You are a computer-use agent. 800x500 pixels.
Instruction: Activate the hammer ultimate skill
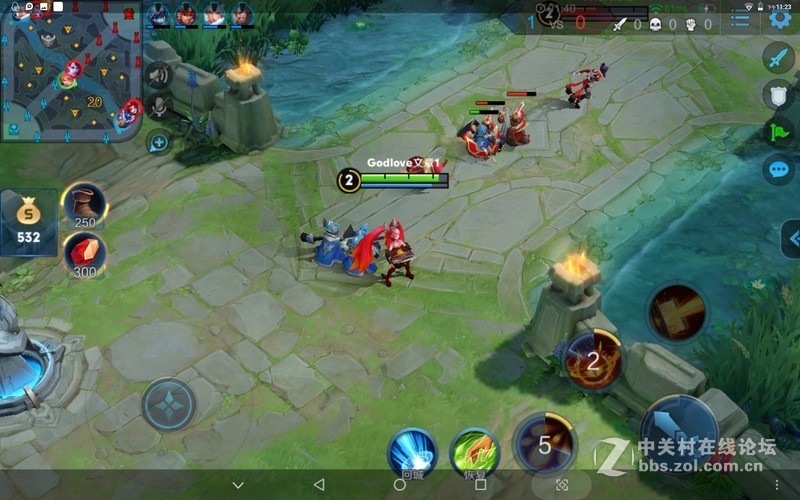677,313
